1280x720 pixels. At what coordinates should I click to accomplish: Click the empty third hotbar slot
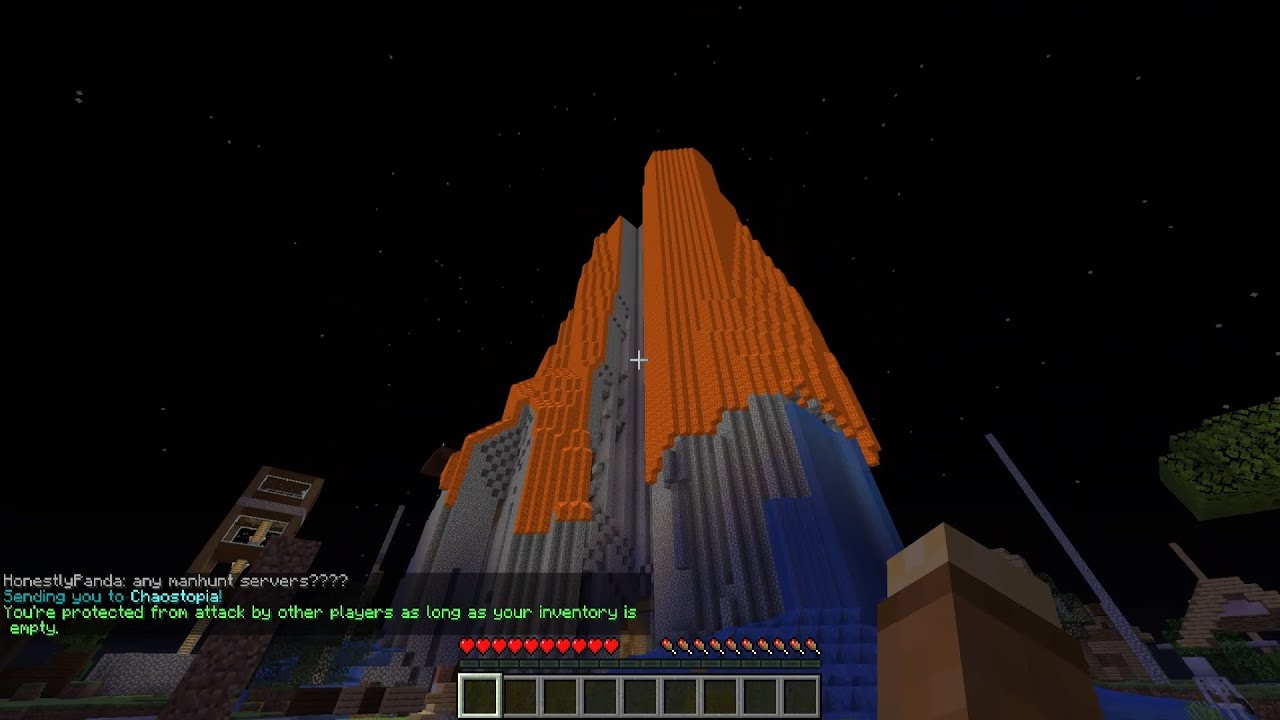click(x=560, y=694)
